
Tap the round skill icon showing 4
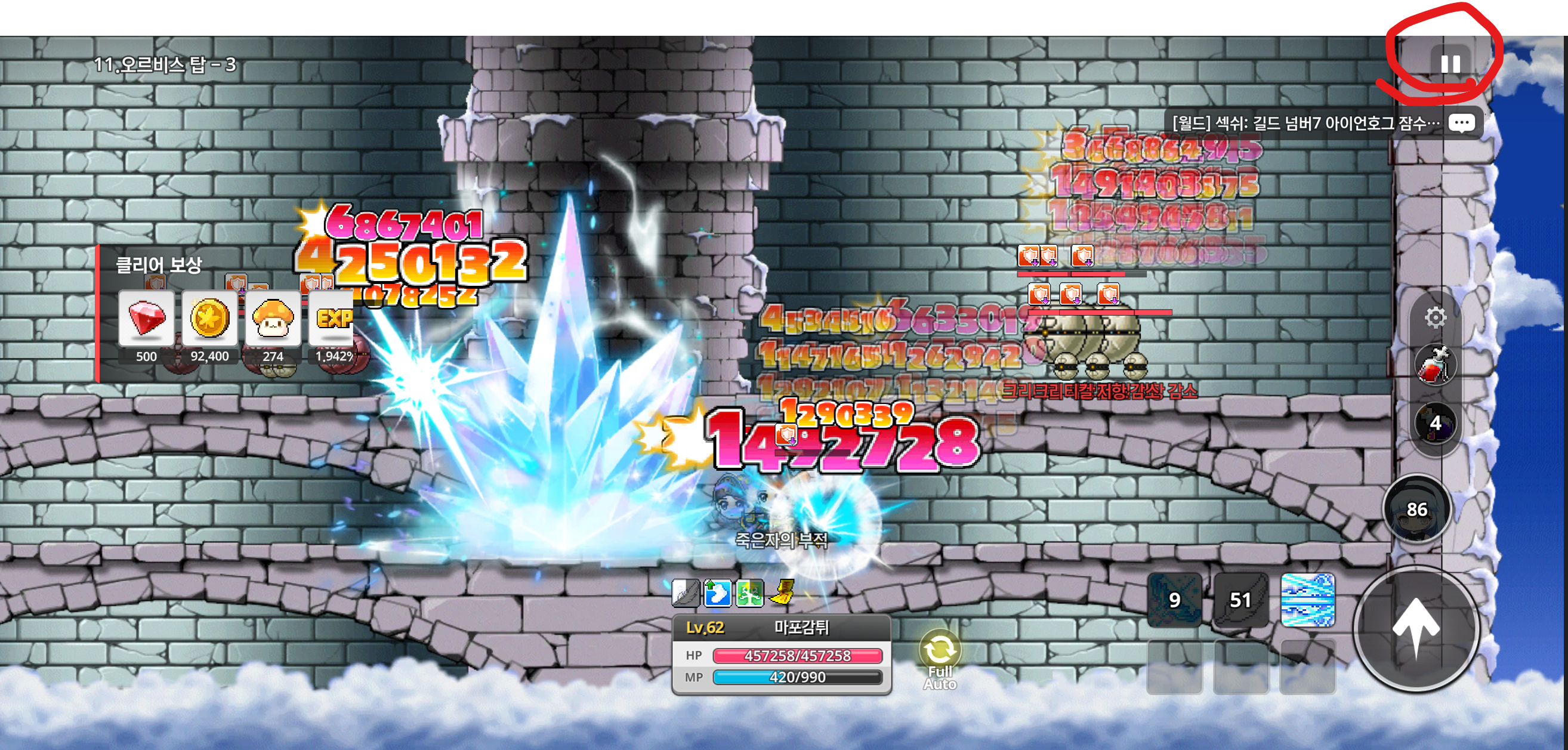click(x=1436, y=422)
